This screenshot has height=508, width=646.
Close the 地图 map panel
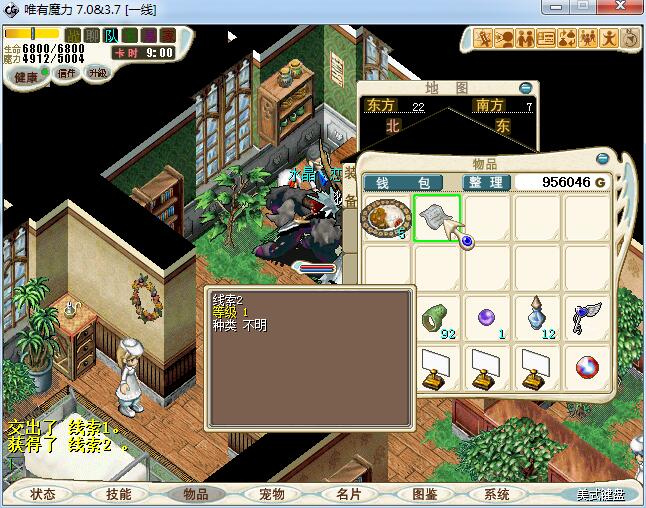click(x=526, y=88)
